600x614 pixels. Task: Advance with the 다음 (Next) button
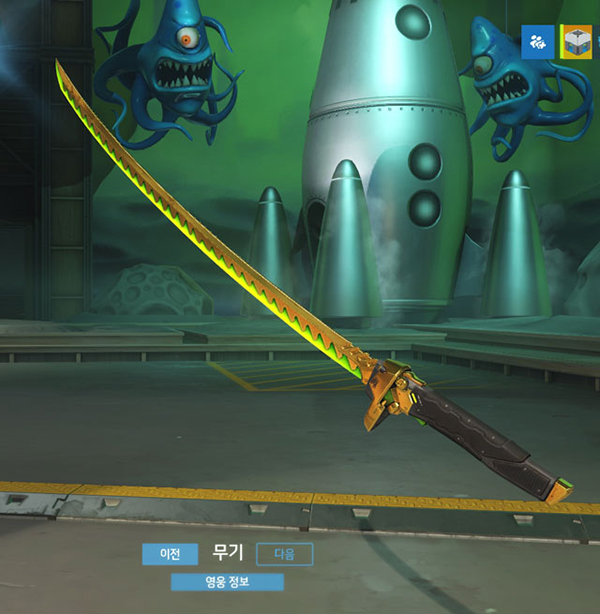coord(285,554)
